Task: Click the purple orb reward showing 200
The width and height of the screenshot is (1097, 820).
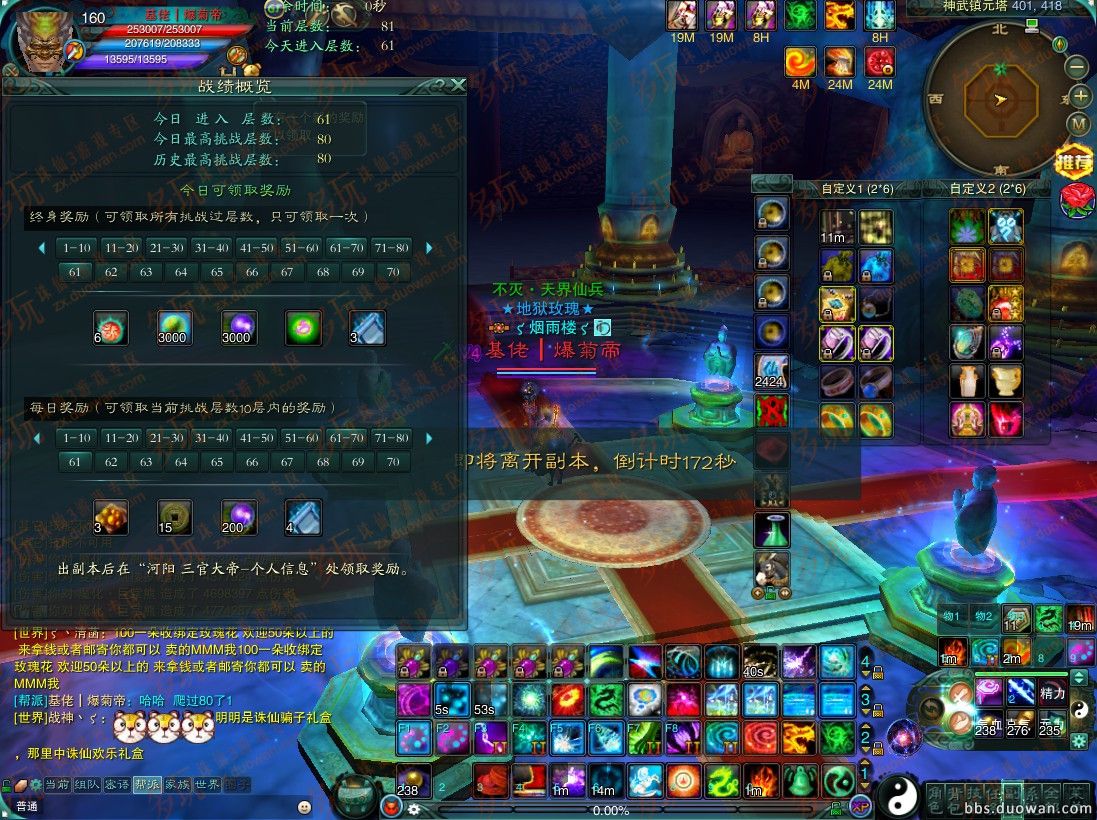Action: pyautogui.click(x=239, y=517)
